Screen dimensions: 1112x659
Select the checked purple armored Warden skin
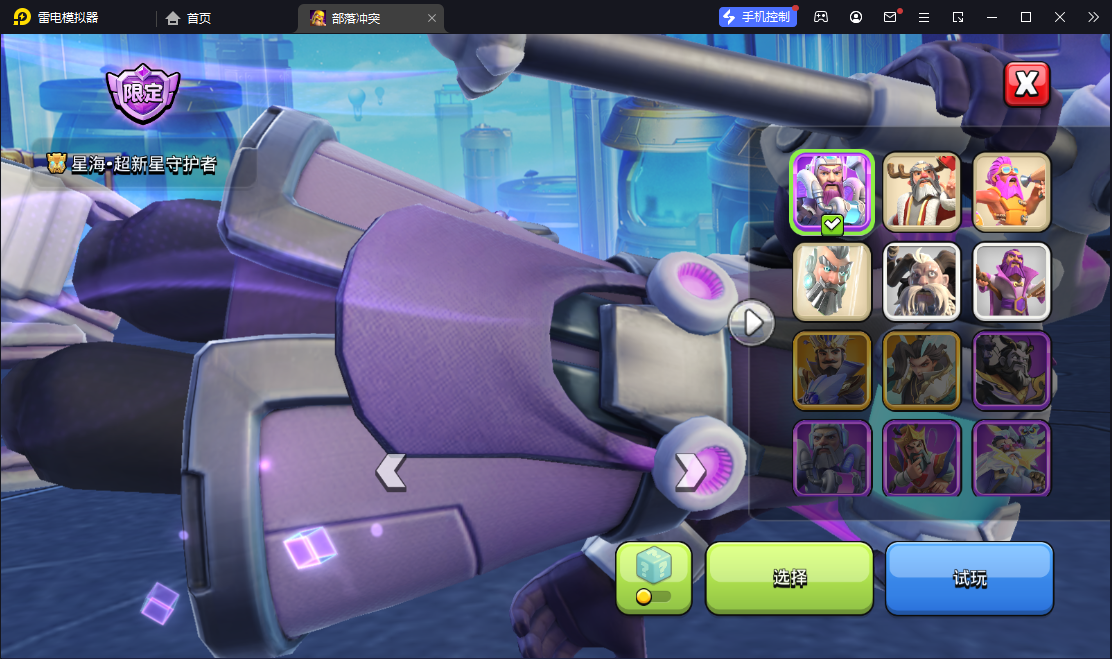pos(832,192)
